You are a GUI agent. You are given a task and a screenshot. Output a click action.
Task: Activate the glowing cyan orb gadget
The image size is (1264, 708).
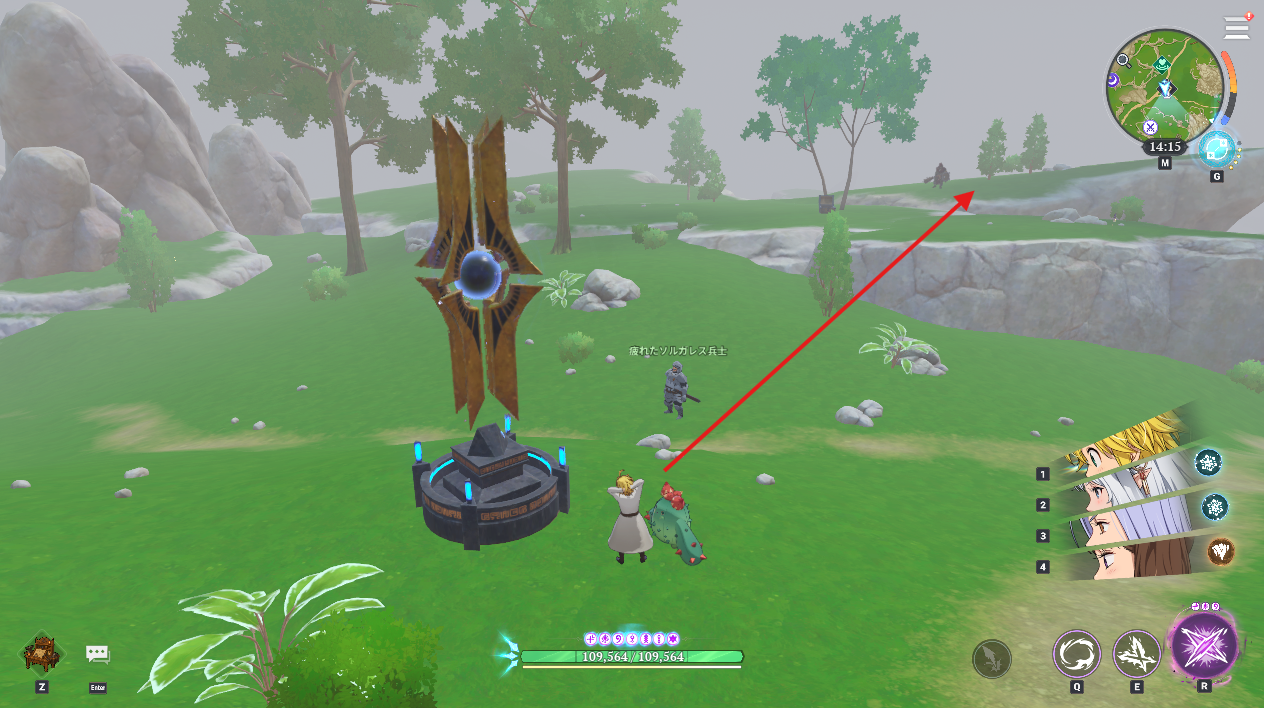click(x=1216, y=150)
